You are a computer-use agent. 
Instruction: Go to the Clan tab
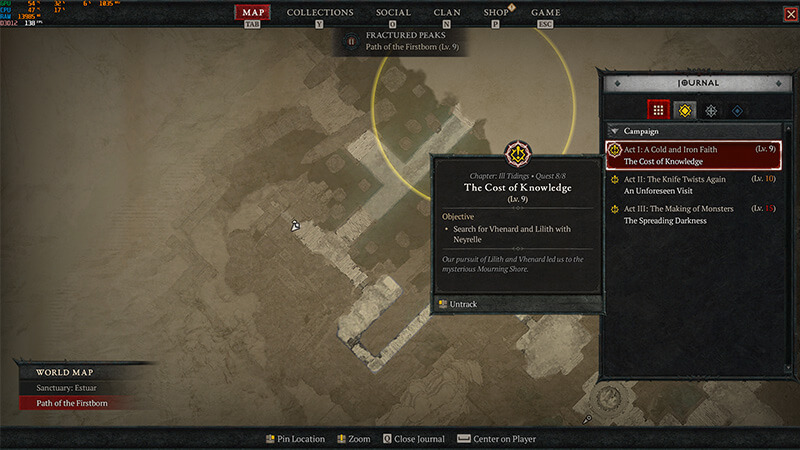447,13
